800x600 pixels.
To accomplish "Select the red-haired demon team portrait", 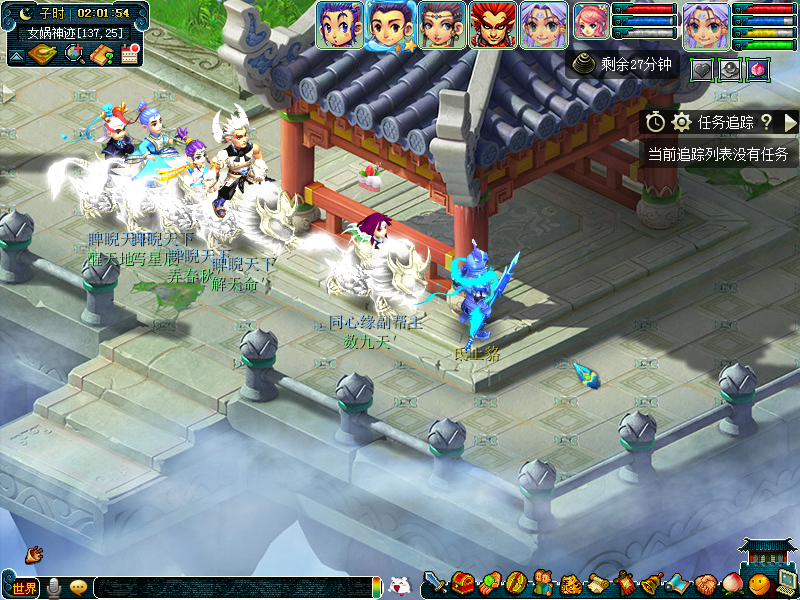I will (x=492, y=25).
